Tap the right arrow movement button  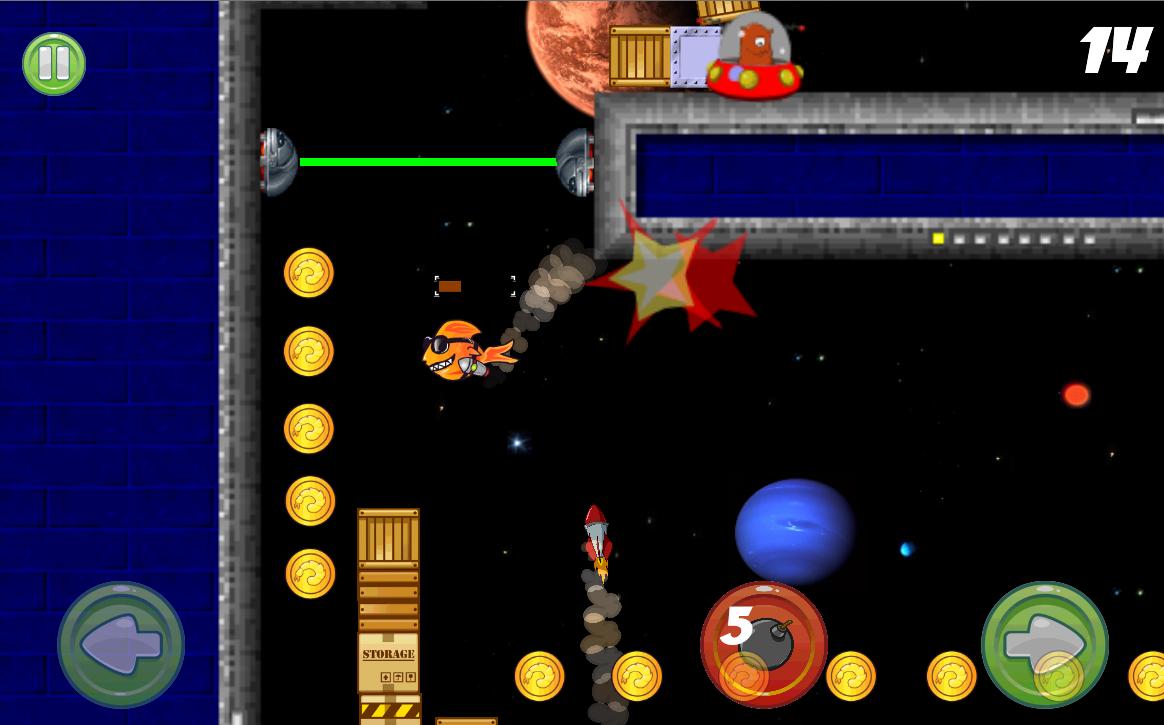click(1045, 645)
